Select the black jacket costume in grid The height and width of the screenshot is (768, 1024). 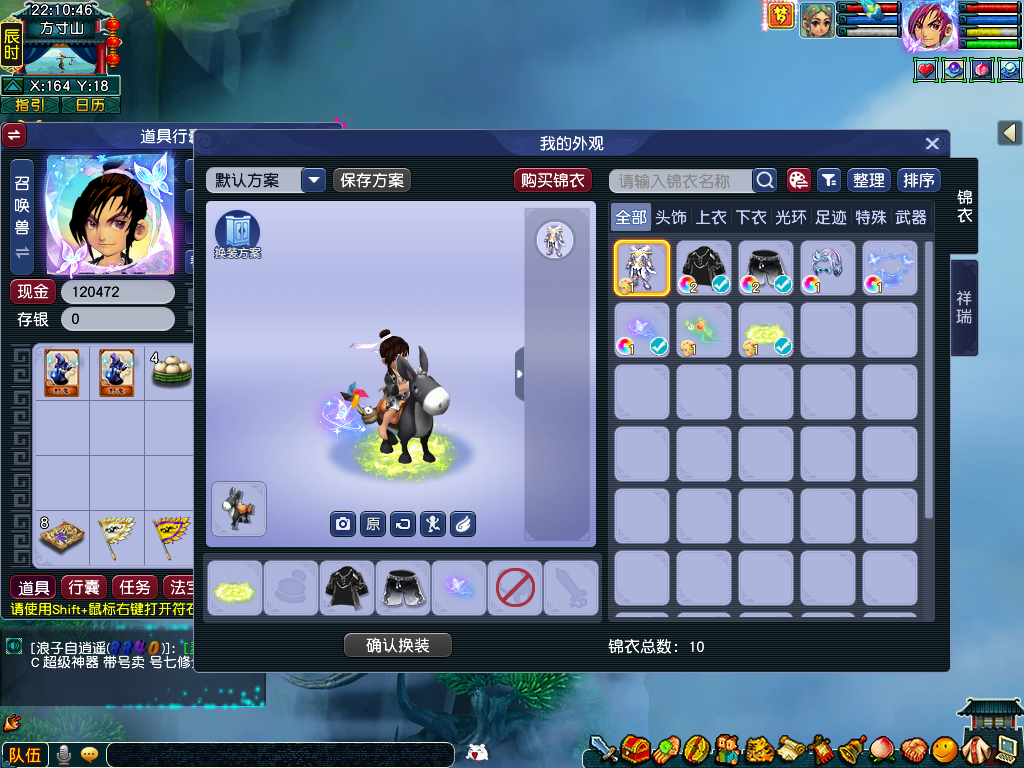(704, 268)
